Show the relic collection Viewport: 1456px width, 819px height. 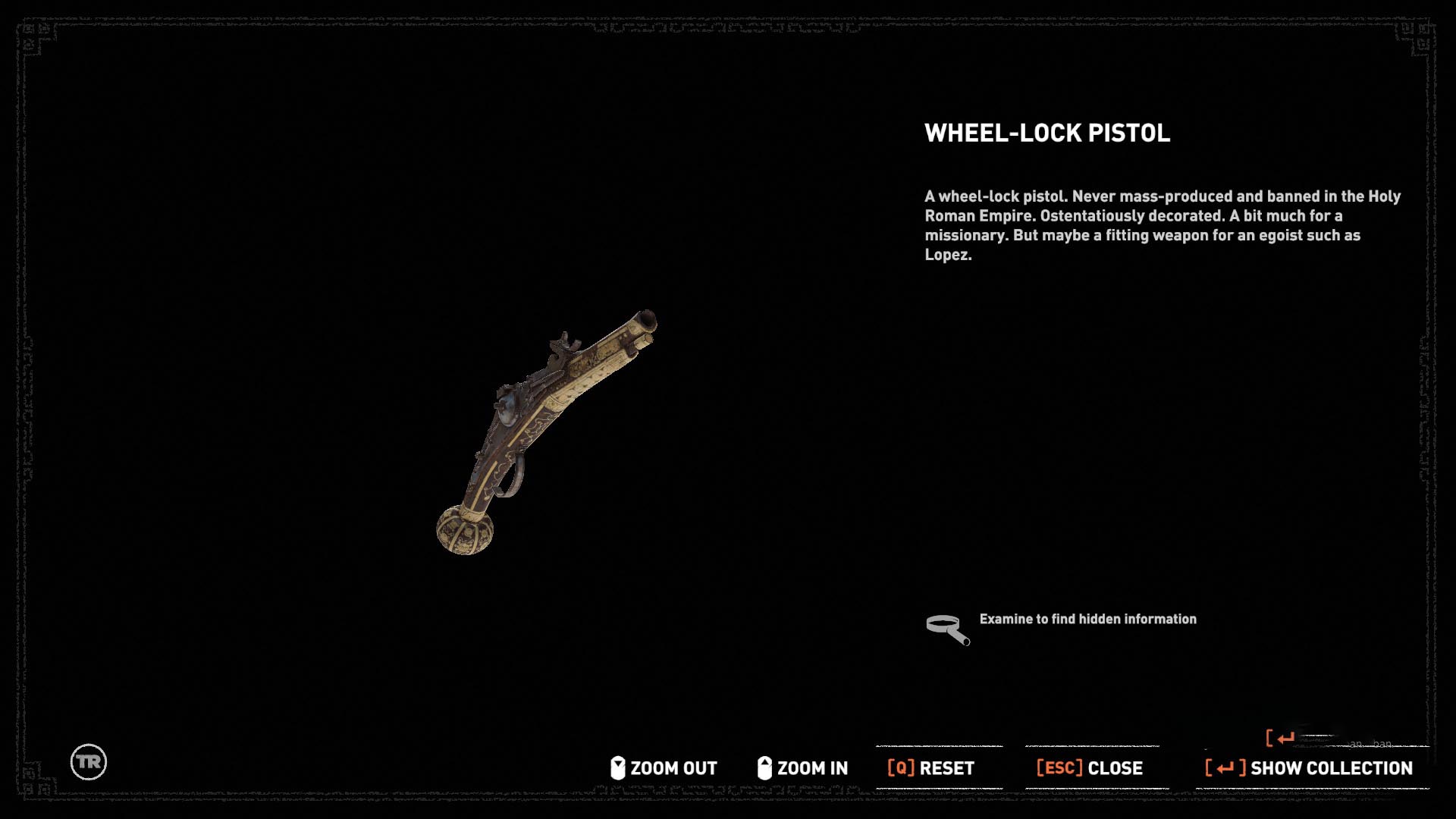click(x=1309, y=768)
